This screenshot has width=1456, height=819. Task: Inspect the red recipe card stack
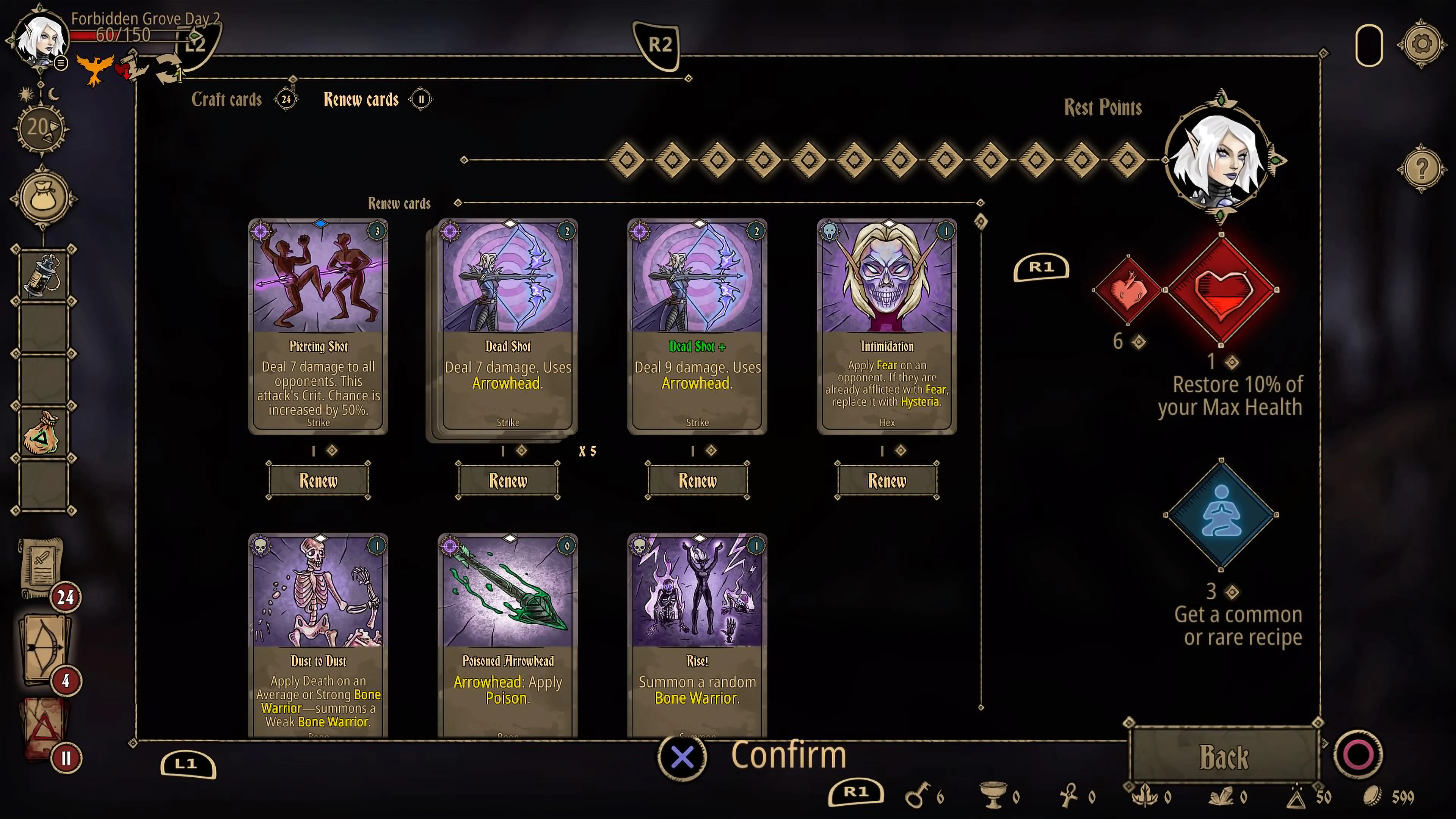[45, 728]
